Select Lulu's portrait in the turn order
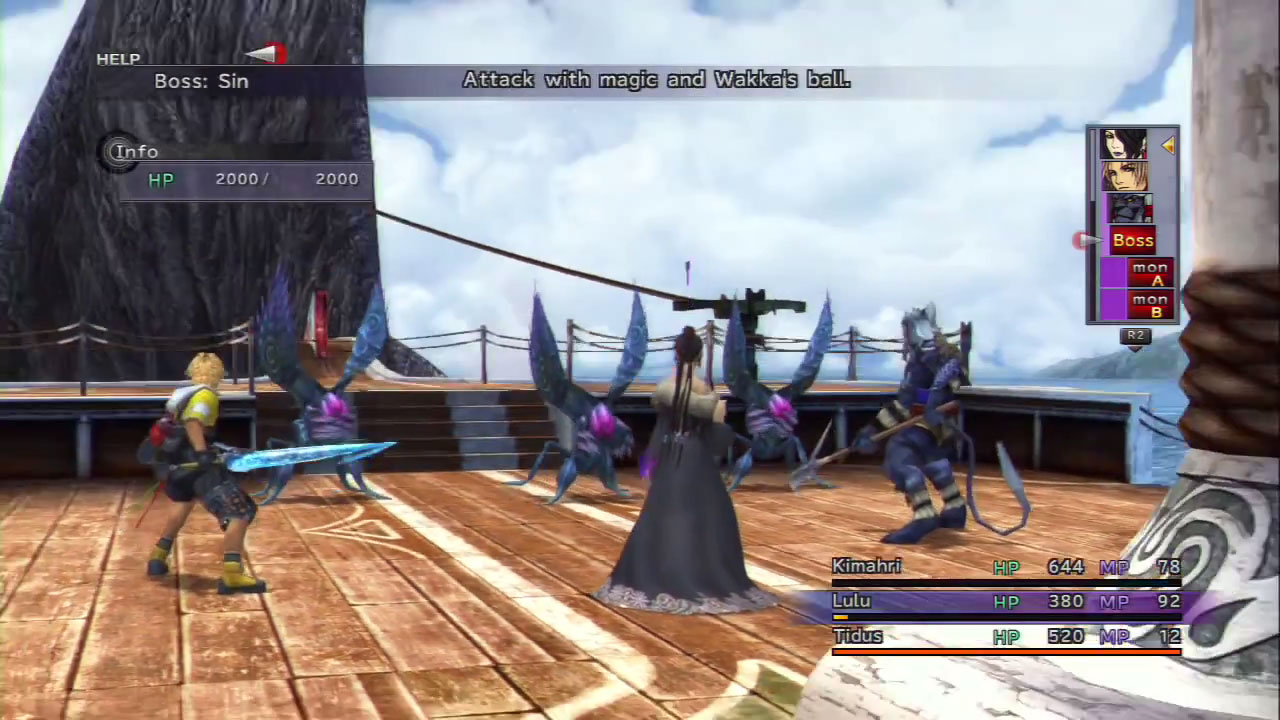The width and height of the screenshot is (1280, 720). click(1124, 146)
